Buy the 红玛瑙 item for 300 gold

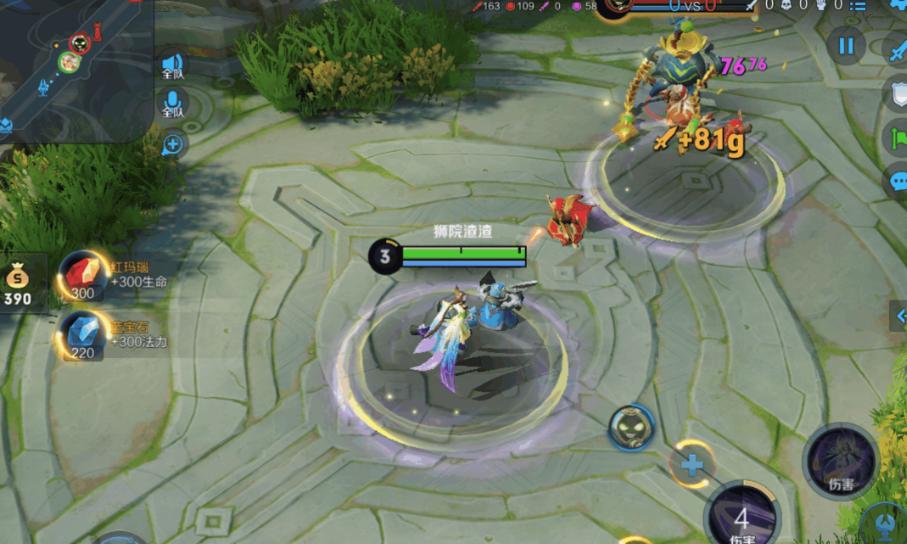[x=82, y=276]
